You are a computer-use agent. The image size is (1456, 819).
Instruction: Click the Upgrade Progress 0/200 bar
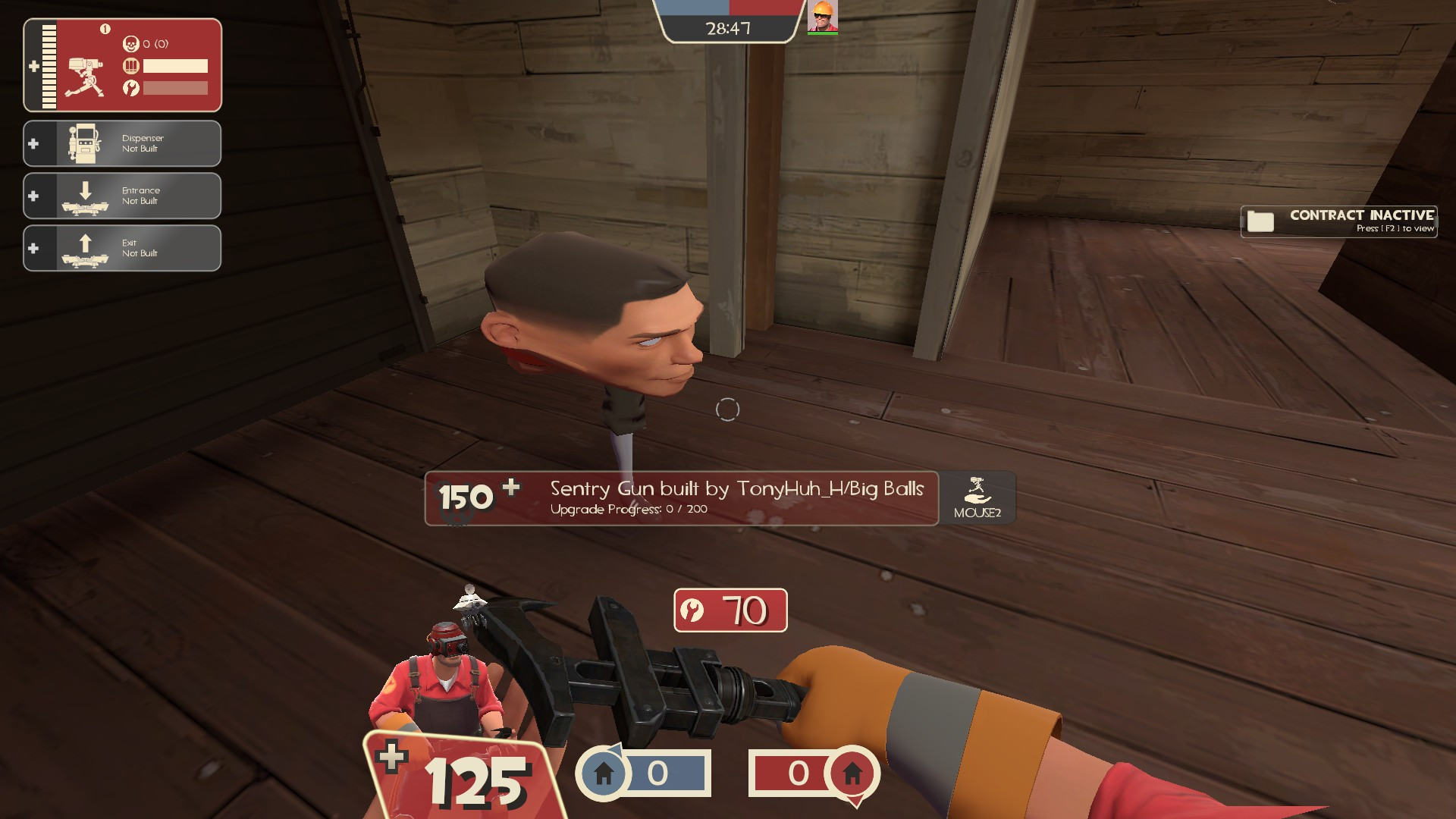pos(628,510)
